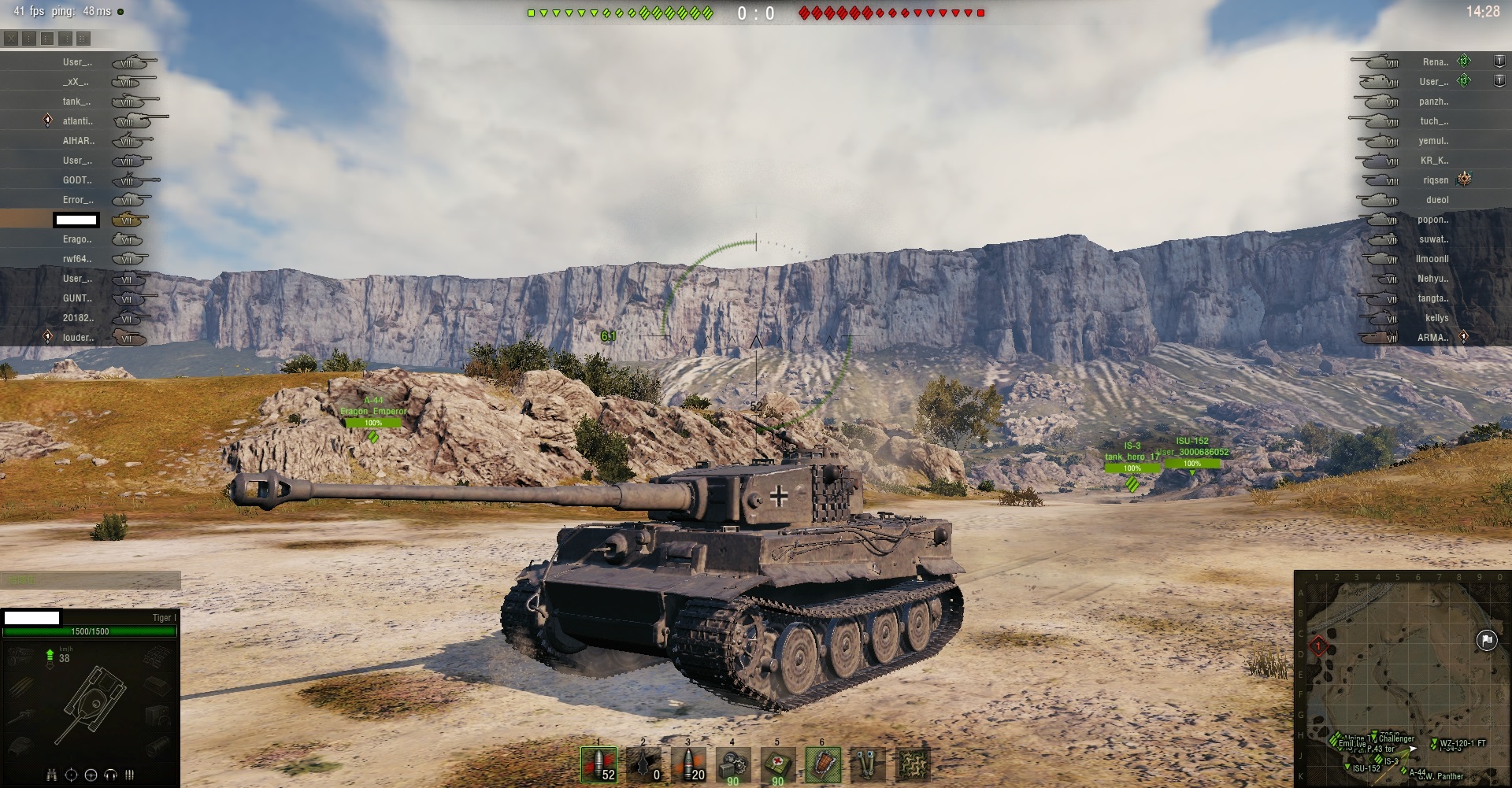
Task: Select enemy player riqsen in the team list
Action: [1435, 180]
